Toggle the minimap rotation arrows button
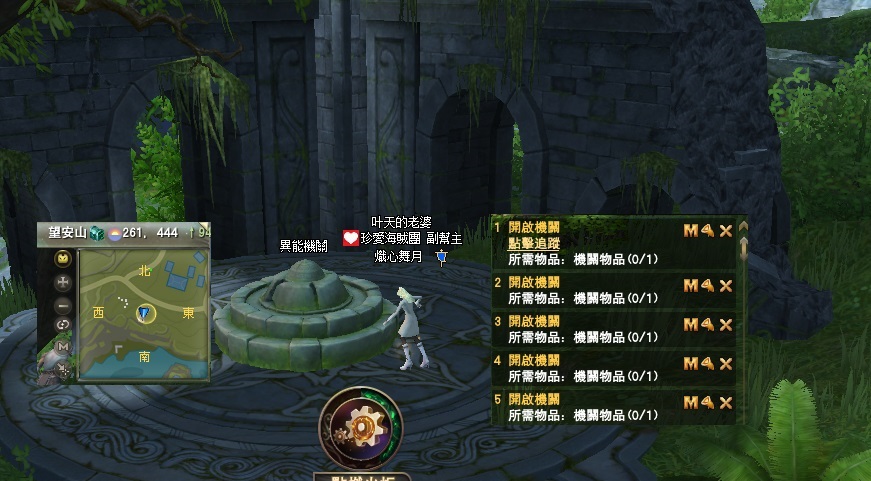871x481 pixels. tap(62, 325)
